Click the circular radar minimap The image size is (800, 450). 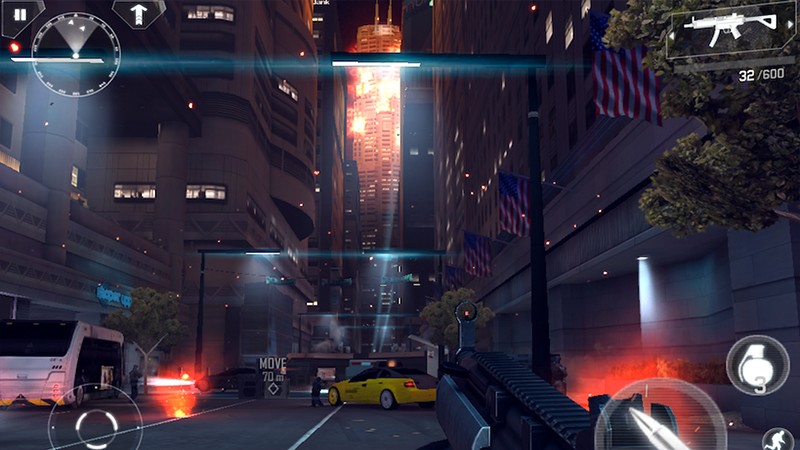tap(75, 52)
